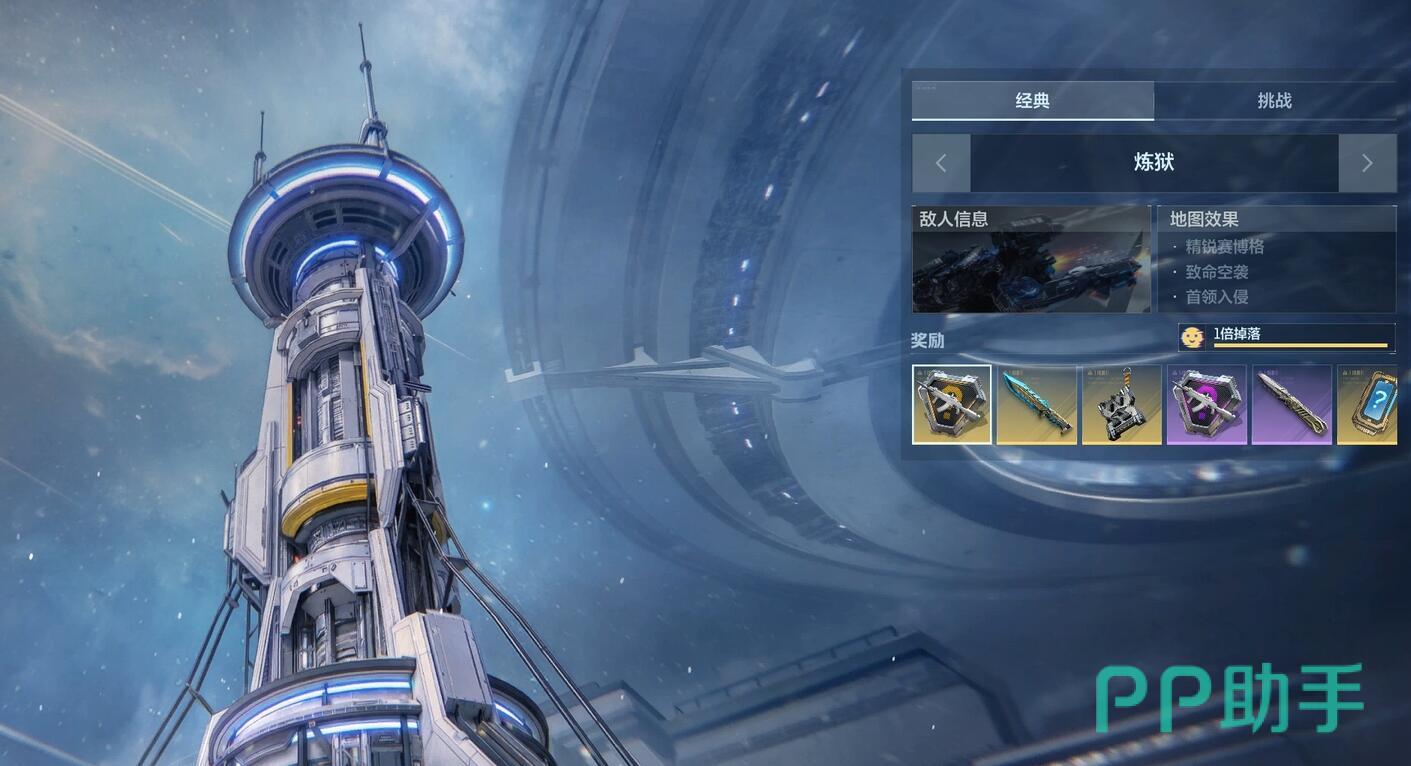Switch to the 挑战 (Challenge) tab
Image resolution: width=1411 pixels, height=766 pixels.
[x=1274, y=101]
